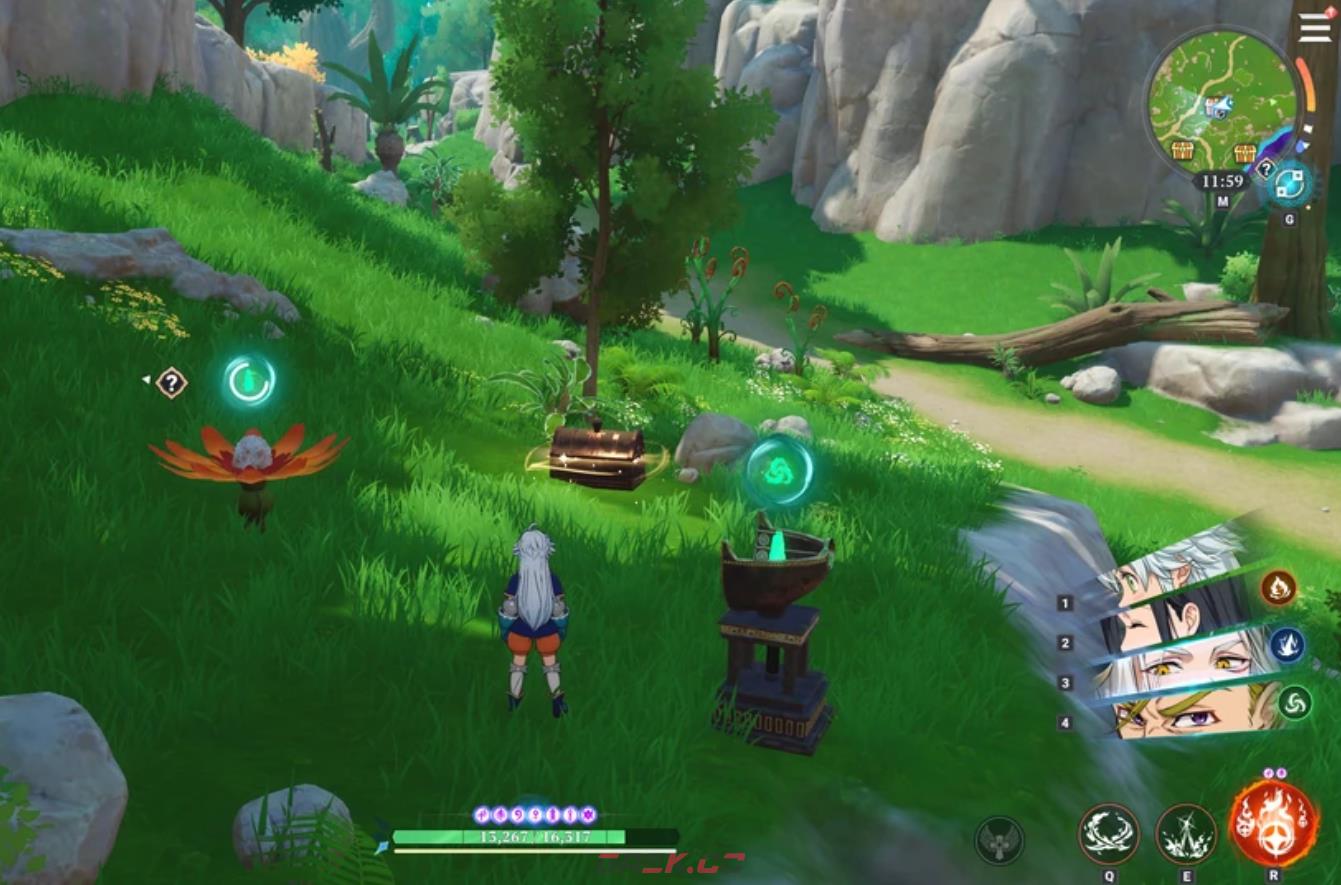
Task: Trigger the glowing flame ultimate ability
Action: coord(1273,823)
